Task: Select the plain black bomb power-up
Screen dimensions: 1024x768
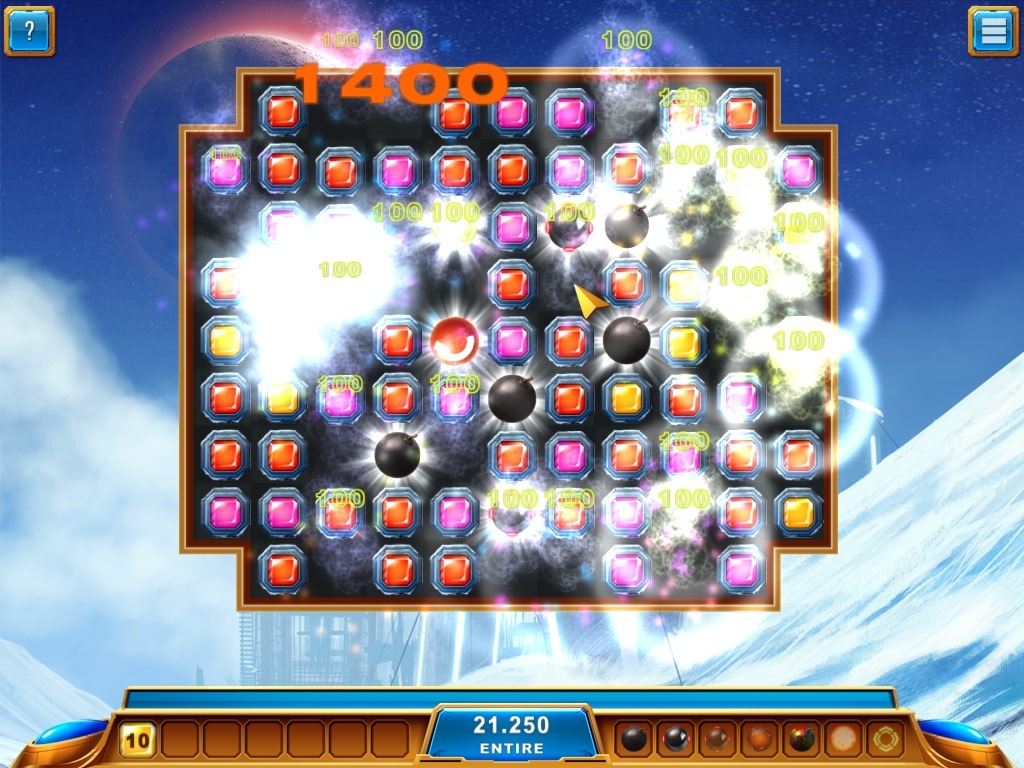Action: pos(634,739)
